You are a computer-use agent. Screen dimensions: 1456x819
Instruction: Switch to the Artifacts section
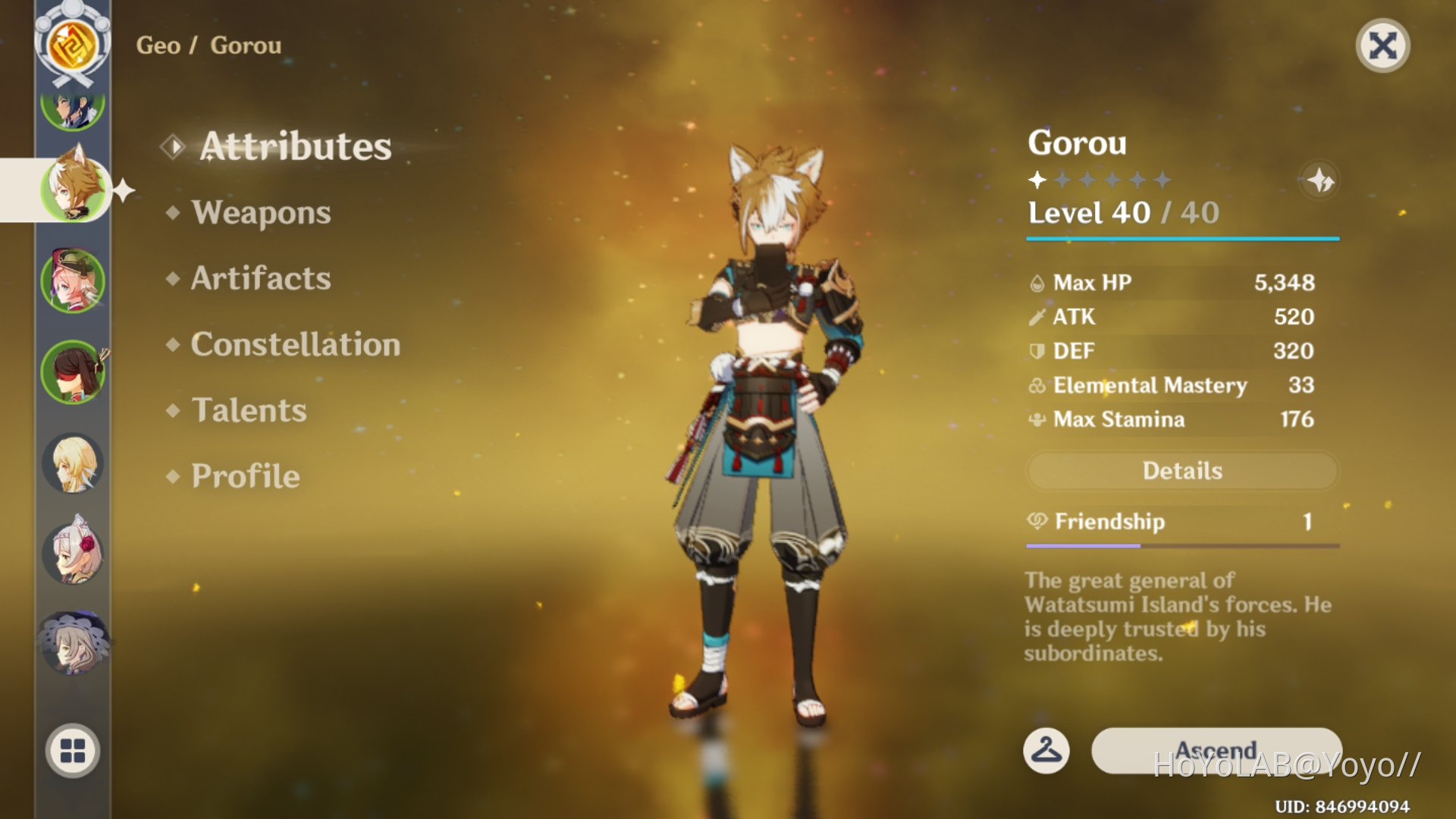tap(261, 278)
